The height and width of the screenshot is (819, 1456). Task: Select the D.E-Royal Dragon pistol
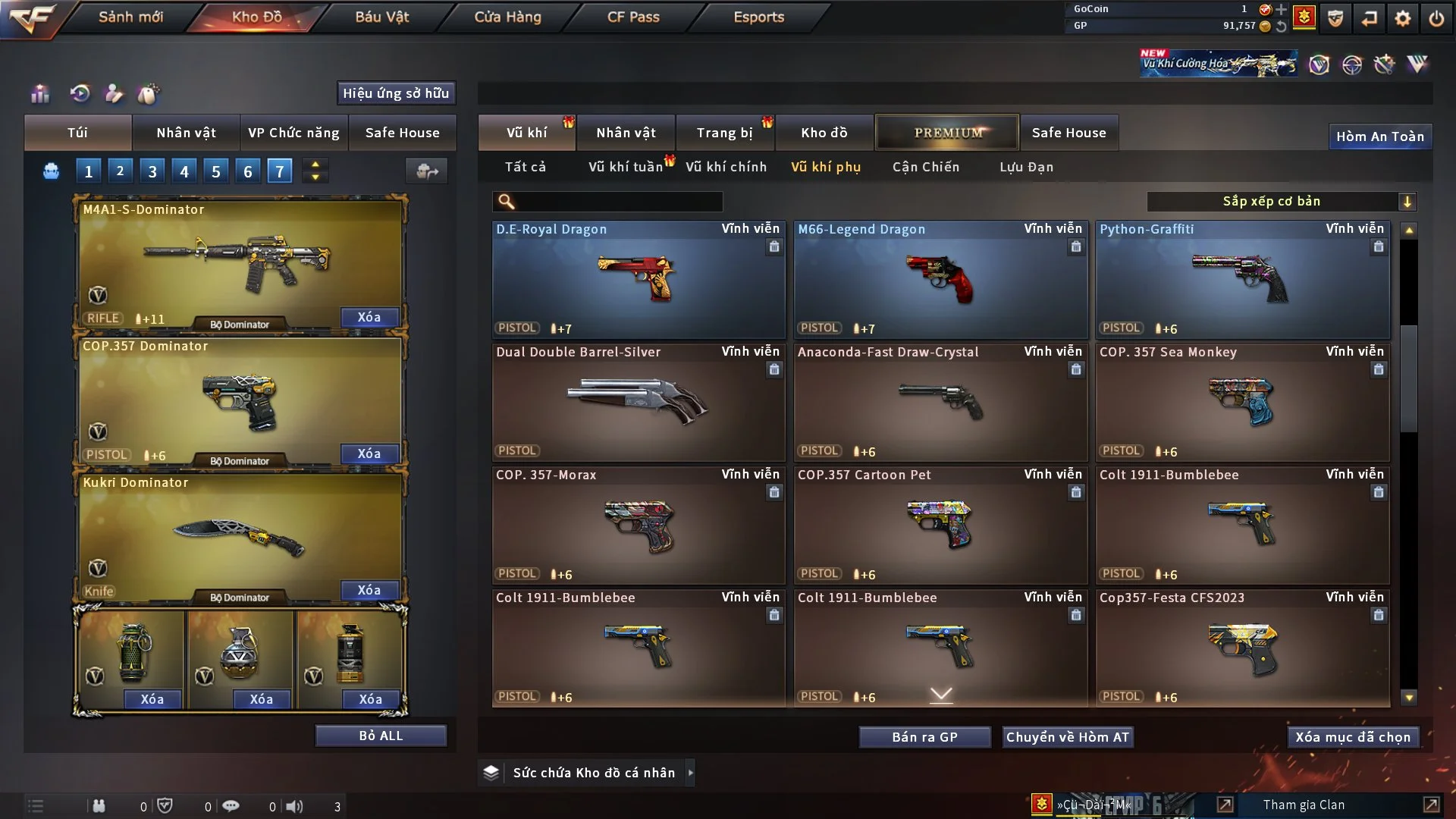point(638,279)
